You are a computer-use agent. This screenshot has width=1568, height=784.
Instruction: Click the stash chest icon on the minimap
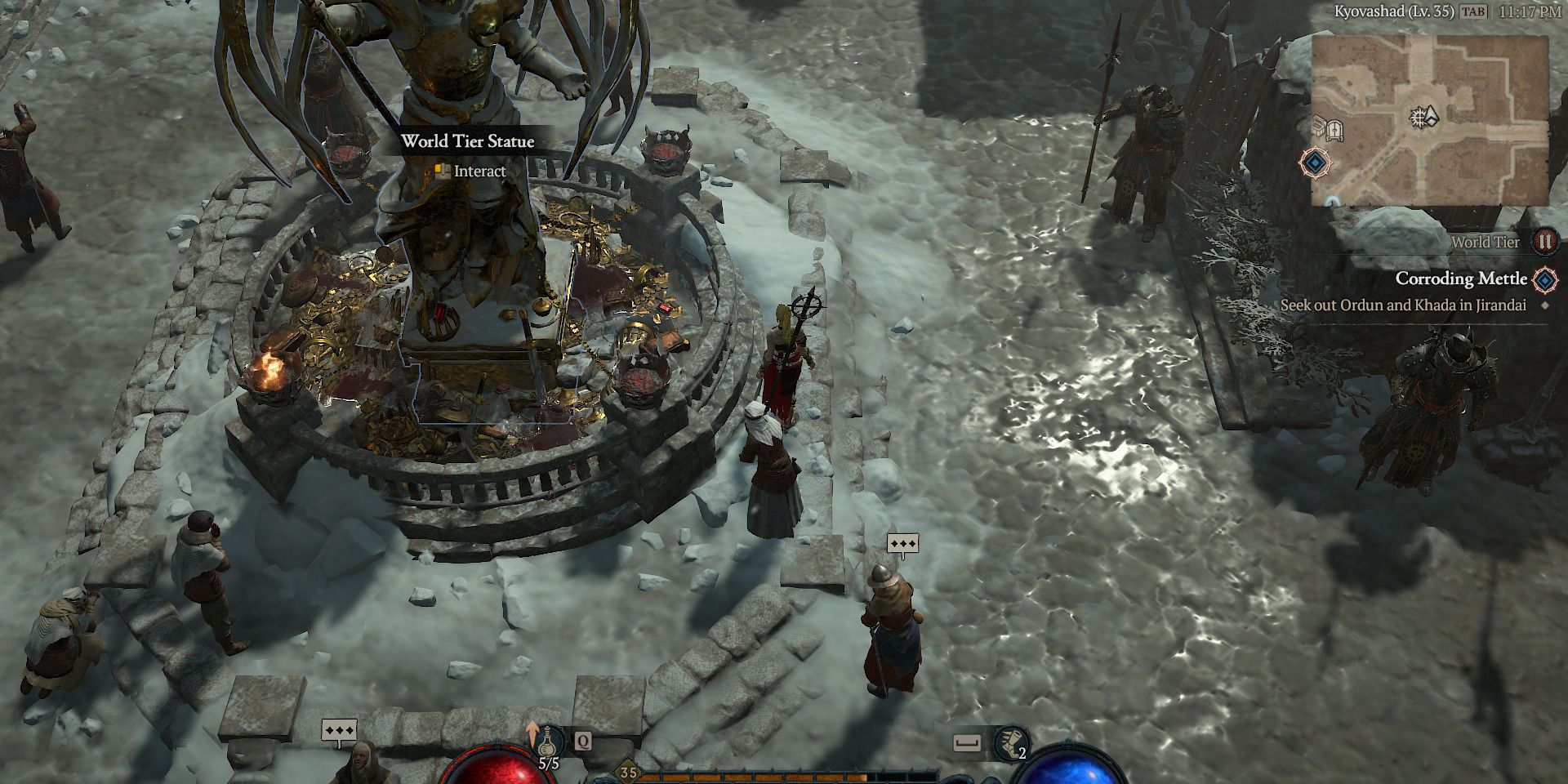tap(1320, 127)
